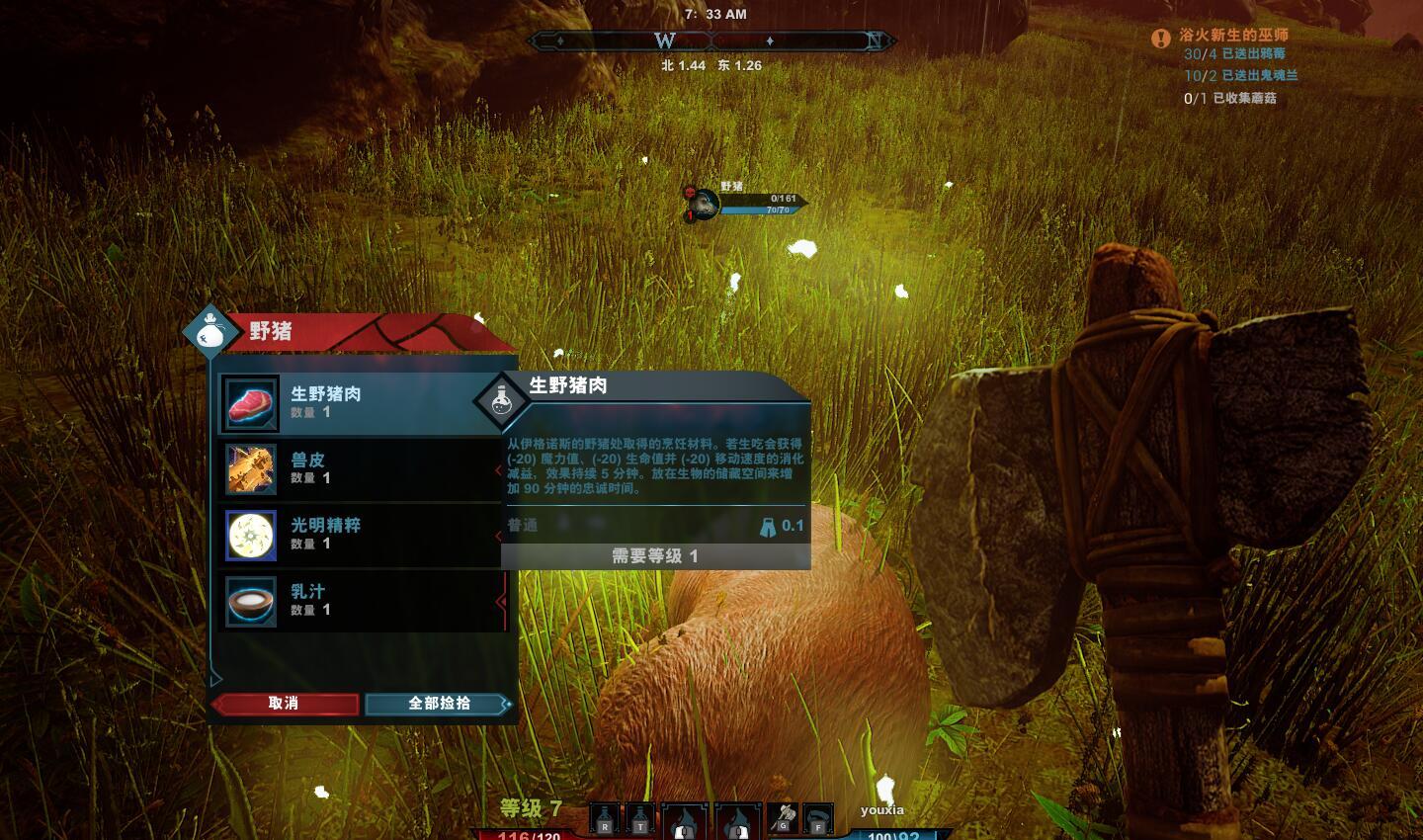1423x840 pixels.
Task: Open the 浴火新生的巫师 quest tracker
Action: pyautogui.click(x=1232, y=36)
